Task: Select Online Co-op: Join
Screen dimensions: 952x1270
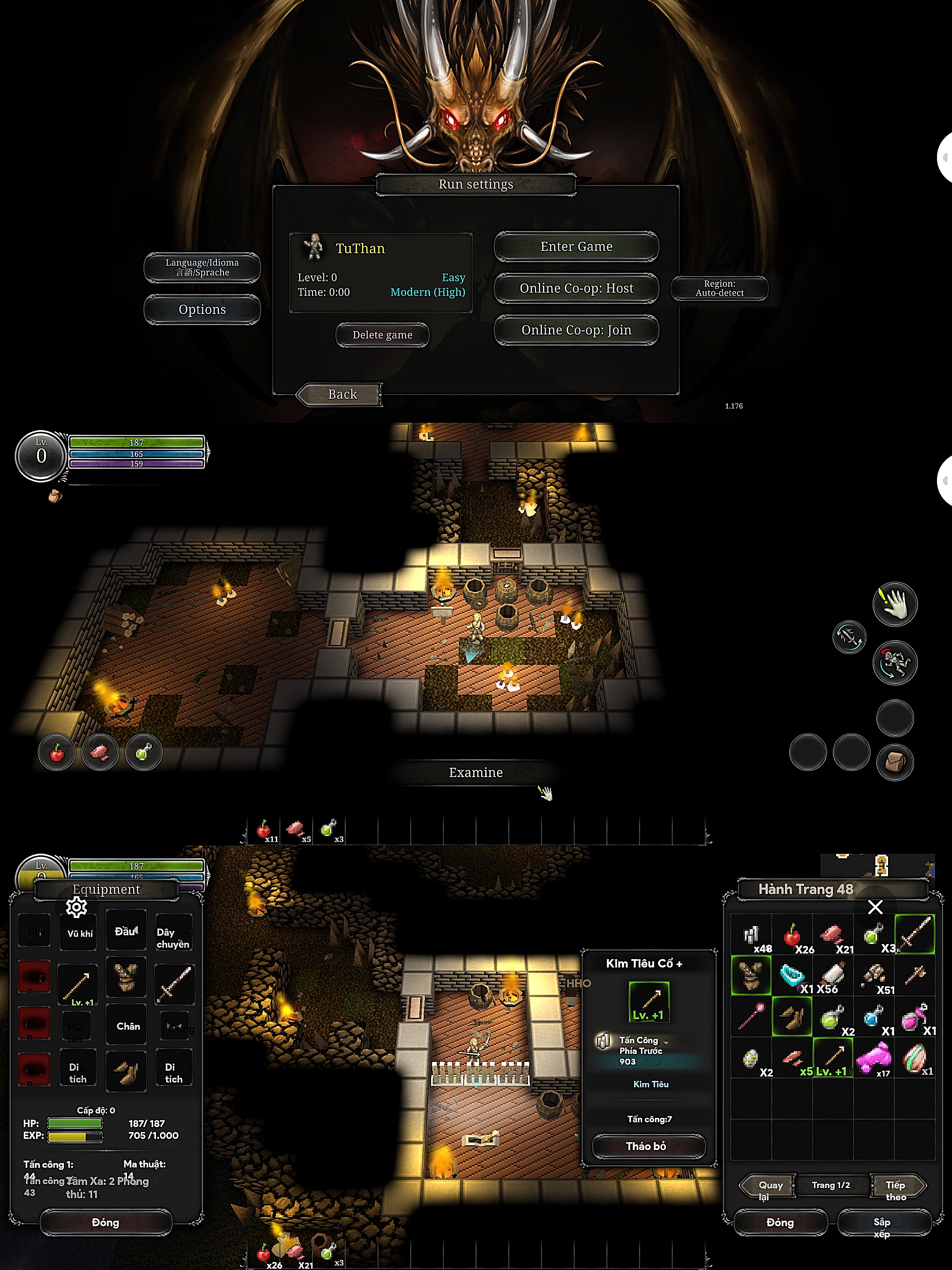Action: tap(576, 330)
